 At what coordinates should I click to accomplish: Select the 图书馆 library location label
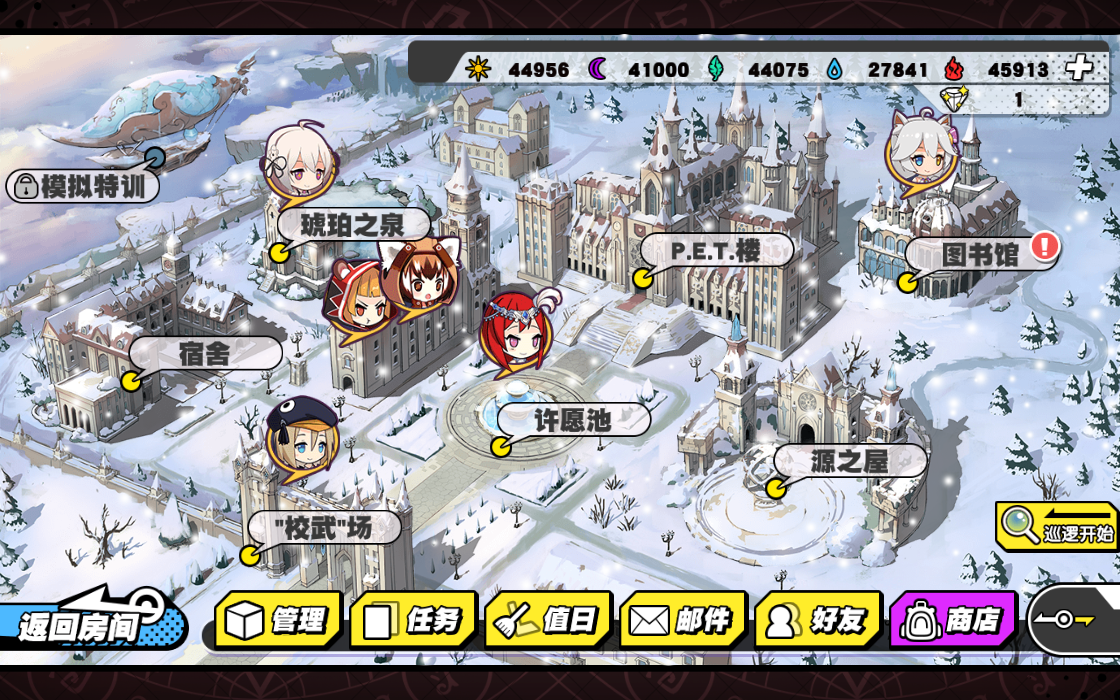click(980, 254)
